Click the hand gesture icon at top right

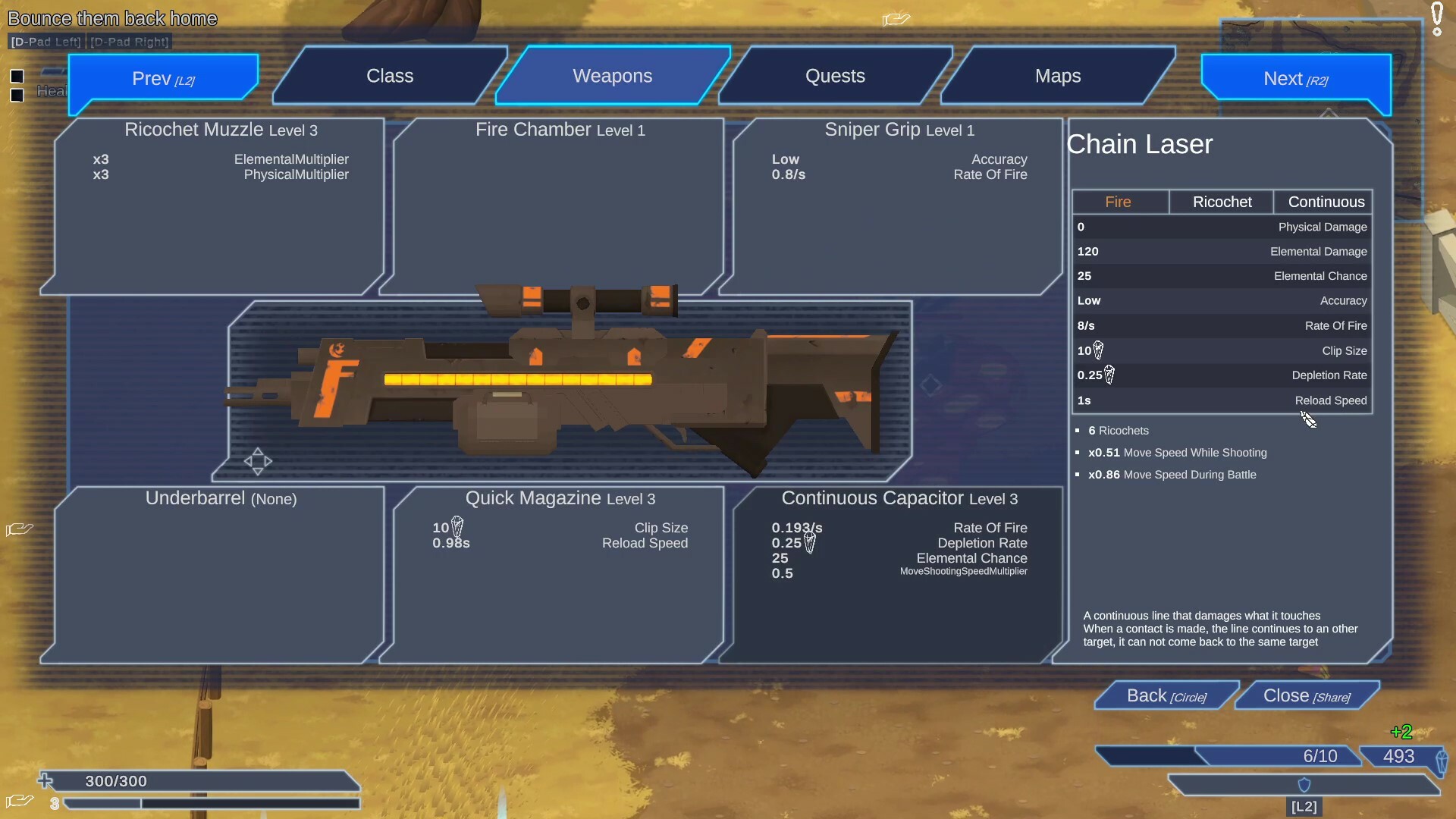point(896,19)
